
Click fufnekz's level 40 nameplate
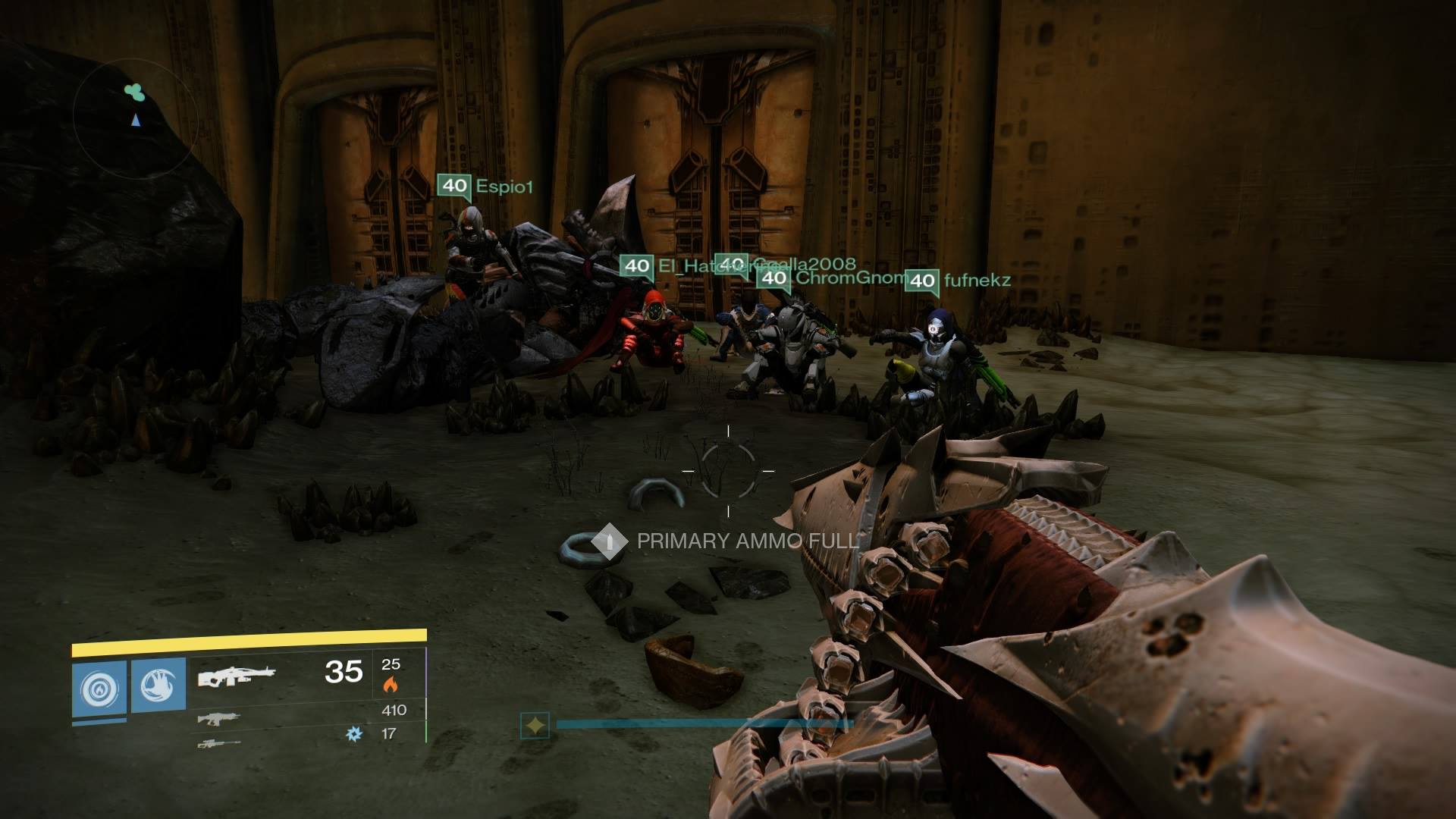pos(959,281)
